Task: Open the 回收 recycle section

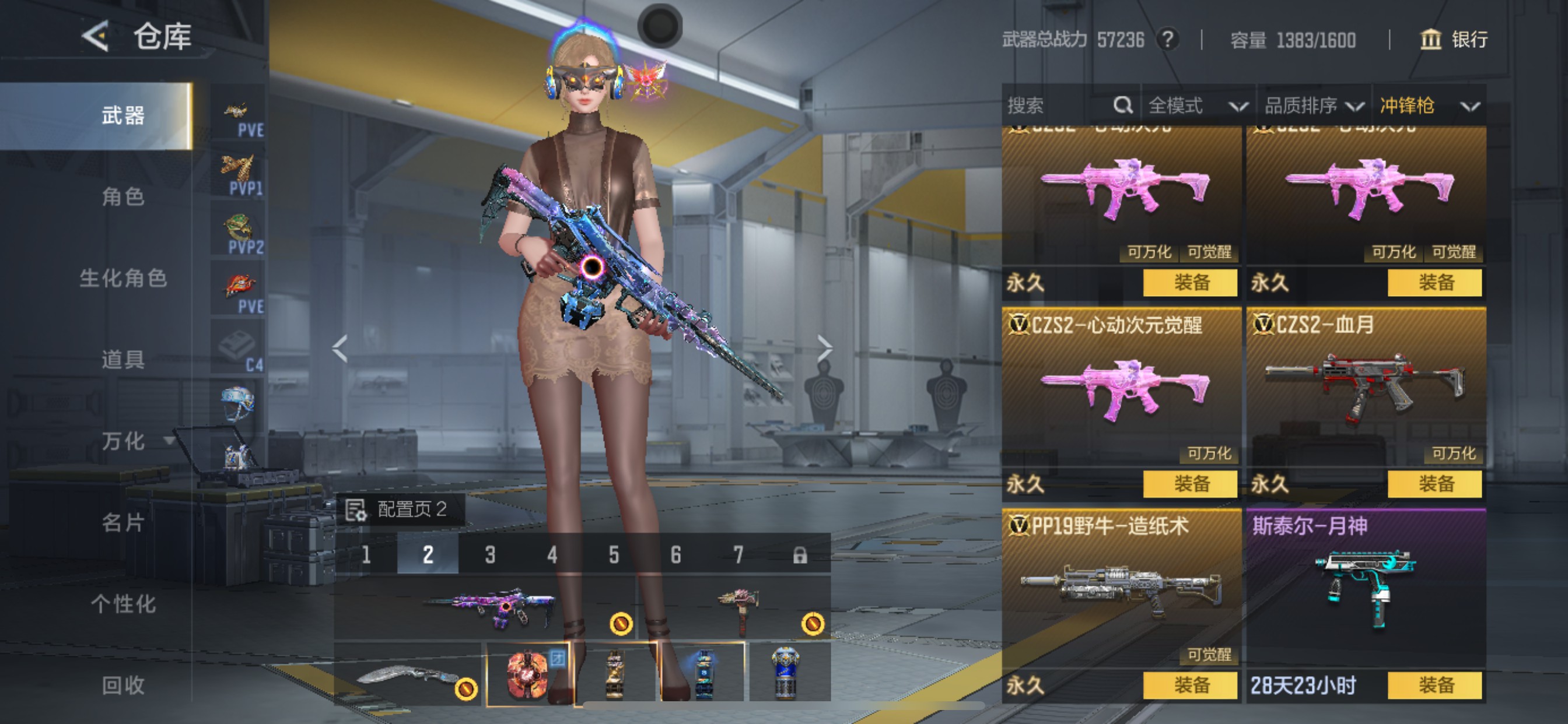Action: (123, 686)
